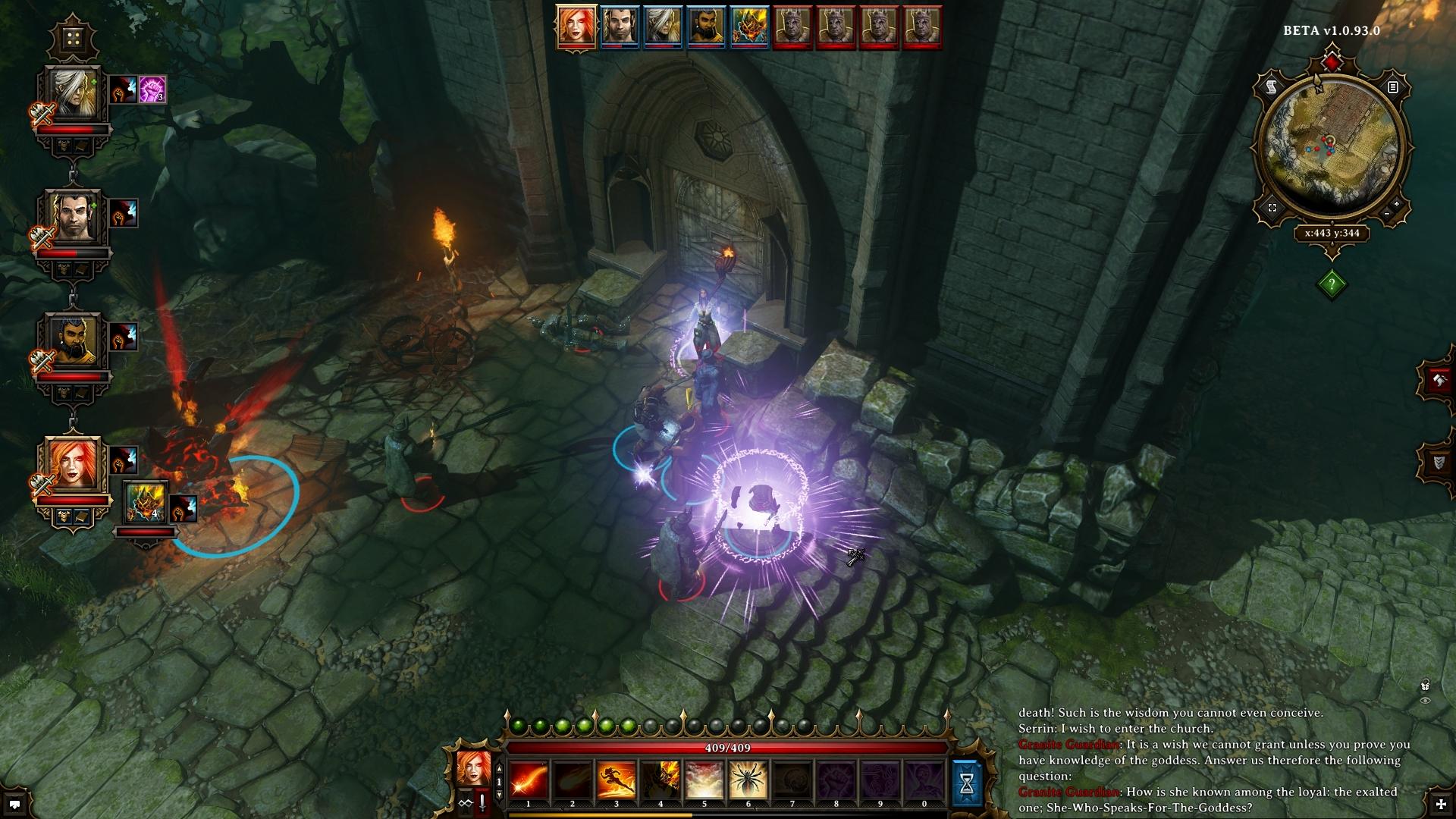End the turn with the hourglass button
The height and width of the screenshot is (819, 1456).
tap(967, 783)
